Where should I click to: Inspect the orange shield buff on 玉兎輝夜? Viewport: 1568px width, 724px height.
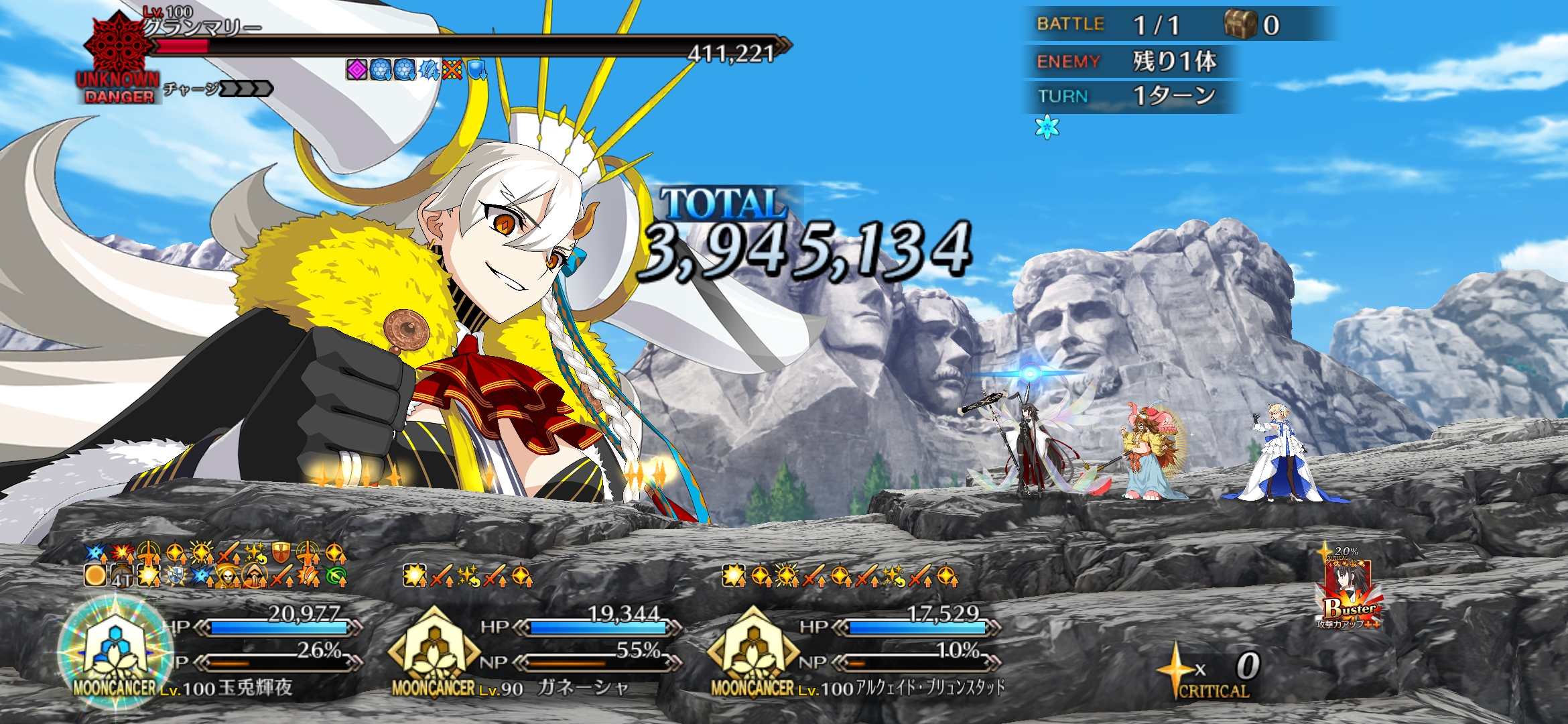281,553
